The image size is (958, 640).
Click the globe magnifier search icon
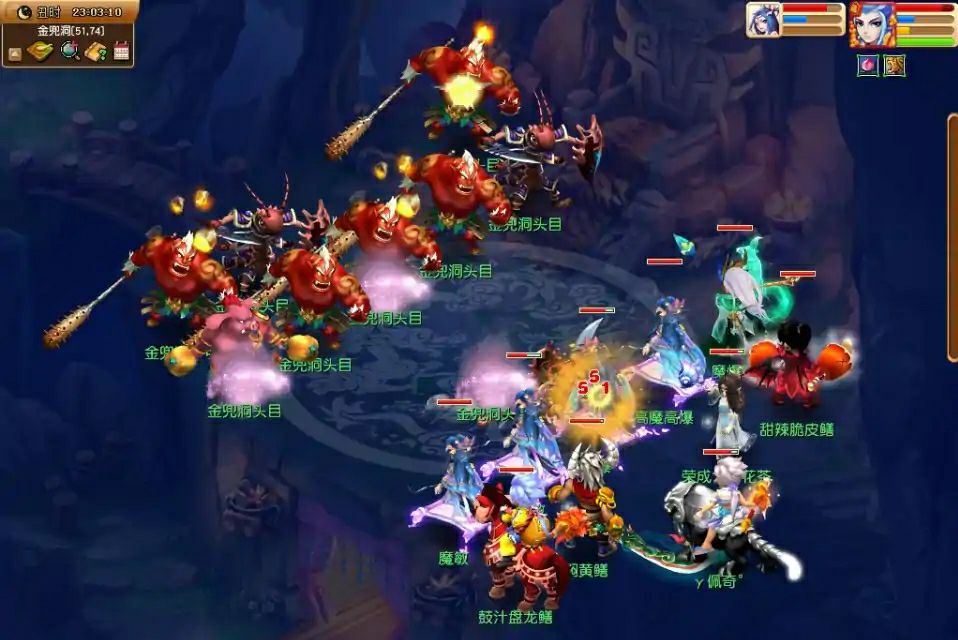point(69,51)
